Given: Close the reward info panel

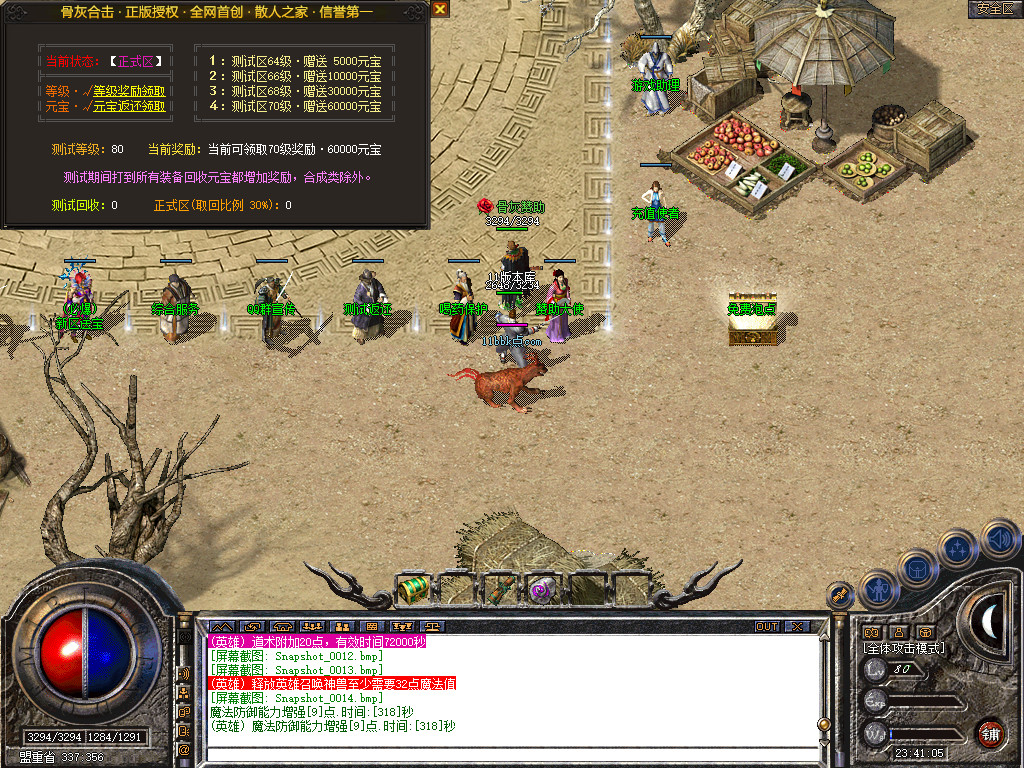Looking at the screenshot, I should tap(440, 9).
